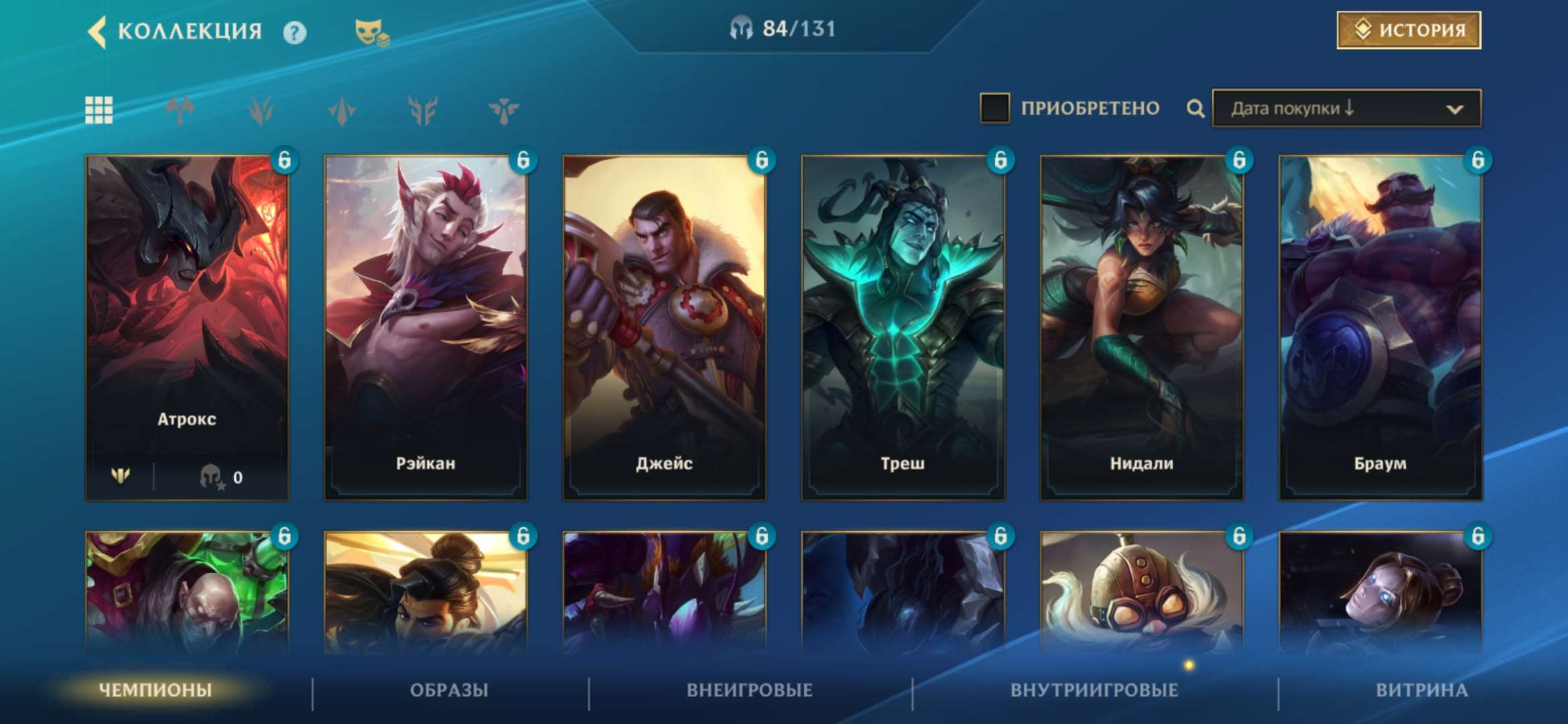Open the grid view layout icon
Image resolution: width=1568 pixels, height=724 pixels.
pos(98,109)
